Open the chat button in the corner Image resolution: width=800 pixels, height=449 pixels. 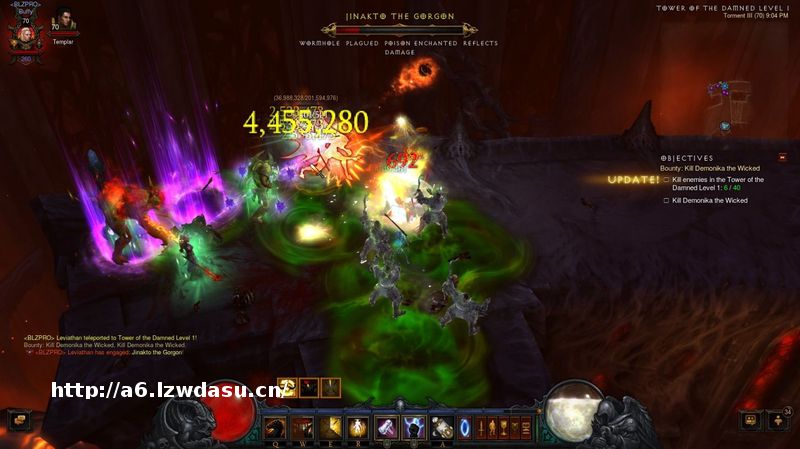20,420
